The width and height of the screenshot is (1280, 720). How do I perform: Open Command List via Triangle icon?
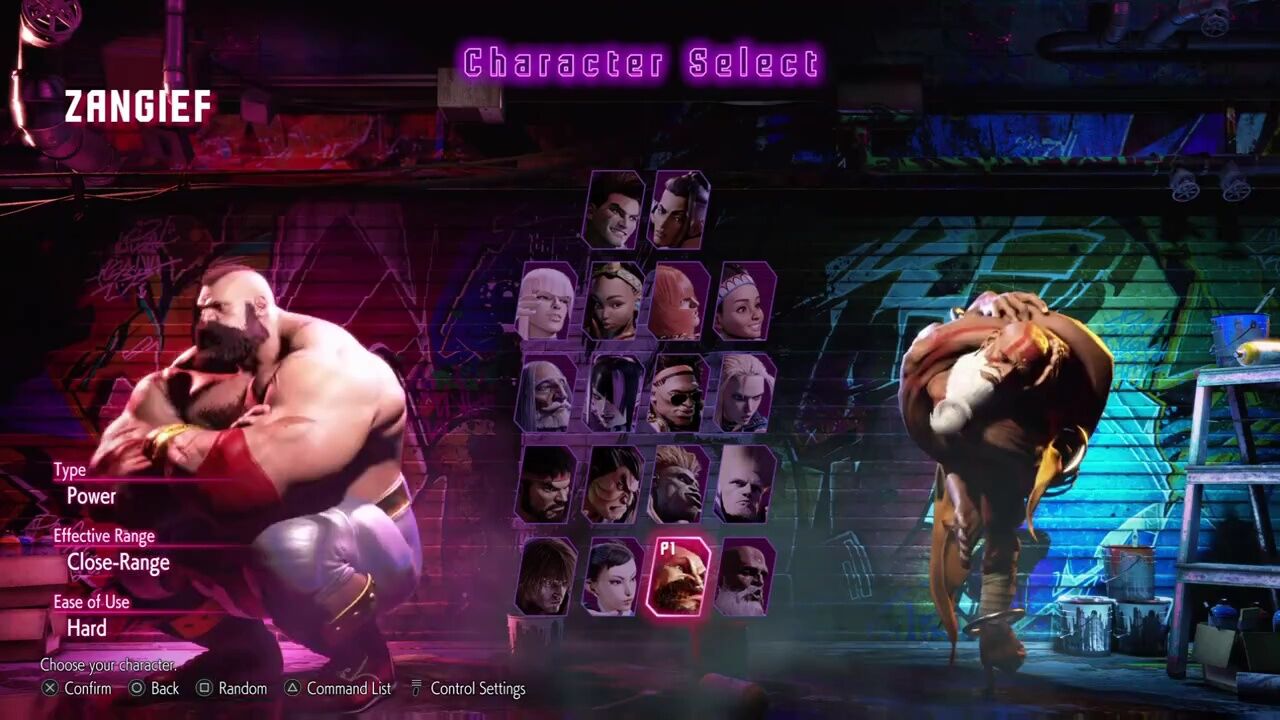293,688
